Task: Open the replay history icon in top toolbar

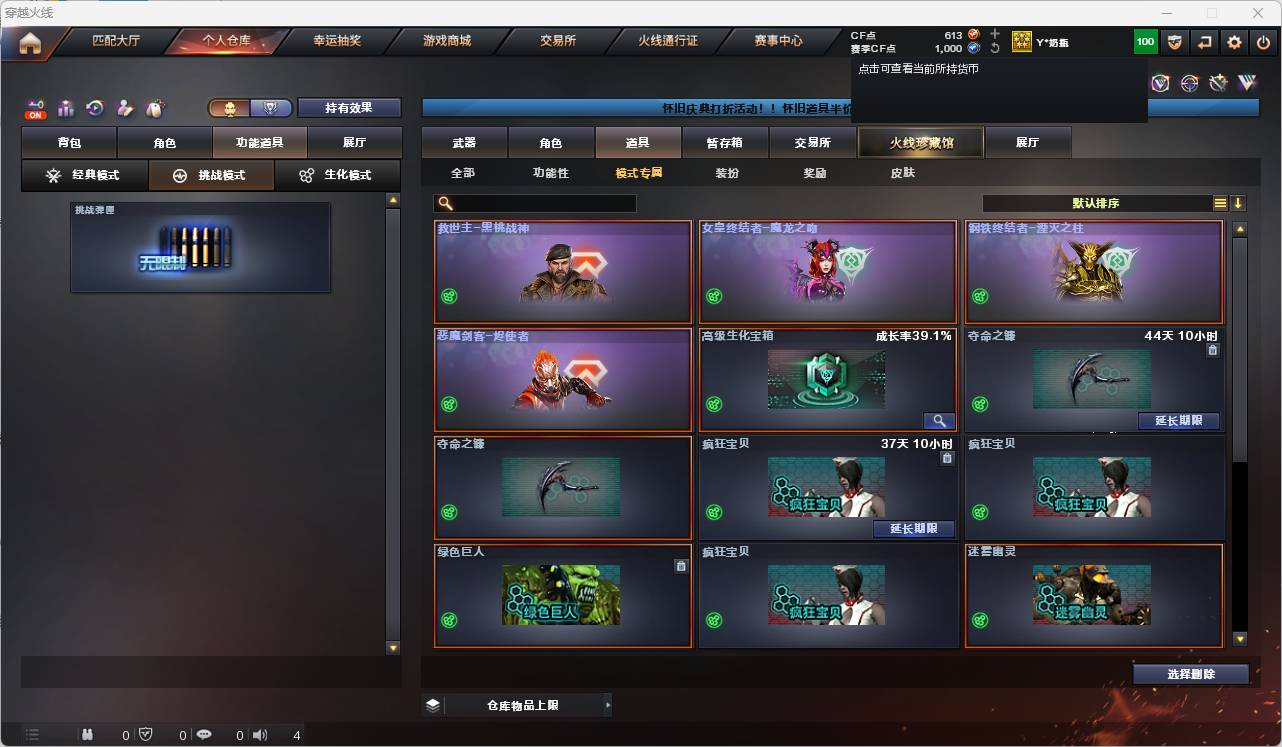Action: [94, 107]
